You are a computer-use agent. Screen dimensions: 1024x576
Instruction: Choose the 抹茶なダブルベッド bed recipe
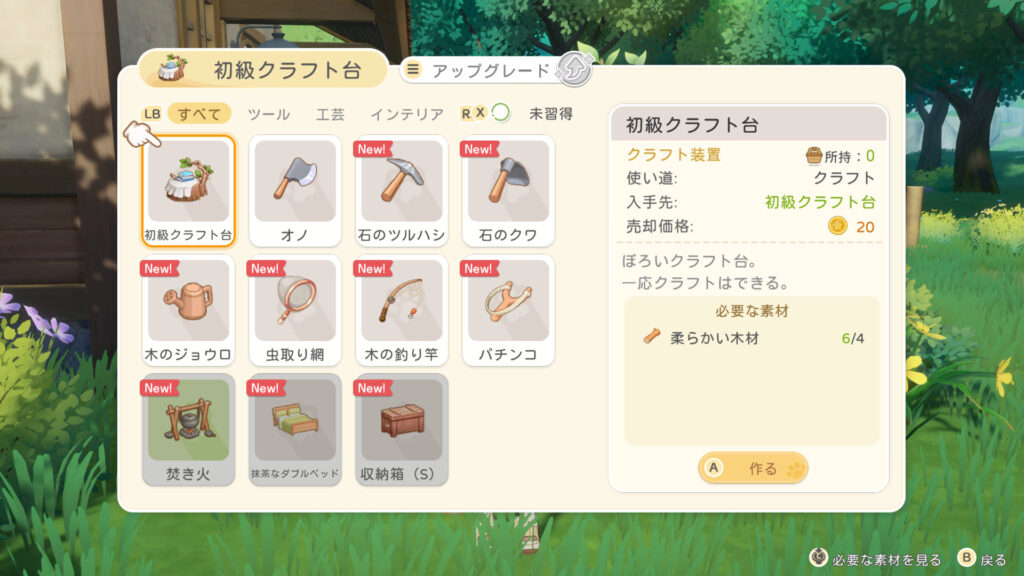point(295,429)
